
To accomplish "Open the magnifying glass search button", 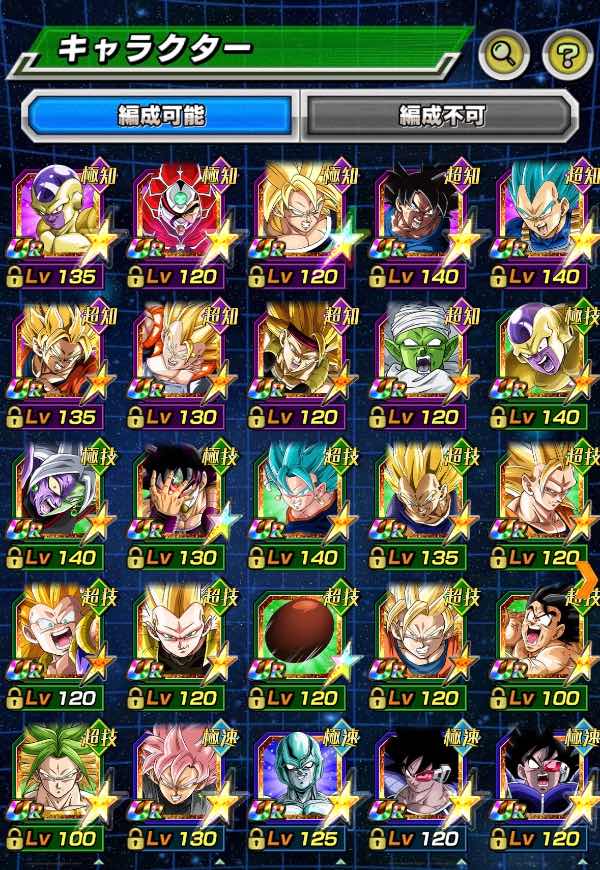I will pos(503,55).
